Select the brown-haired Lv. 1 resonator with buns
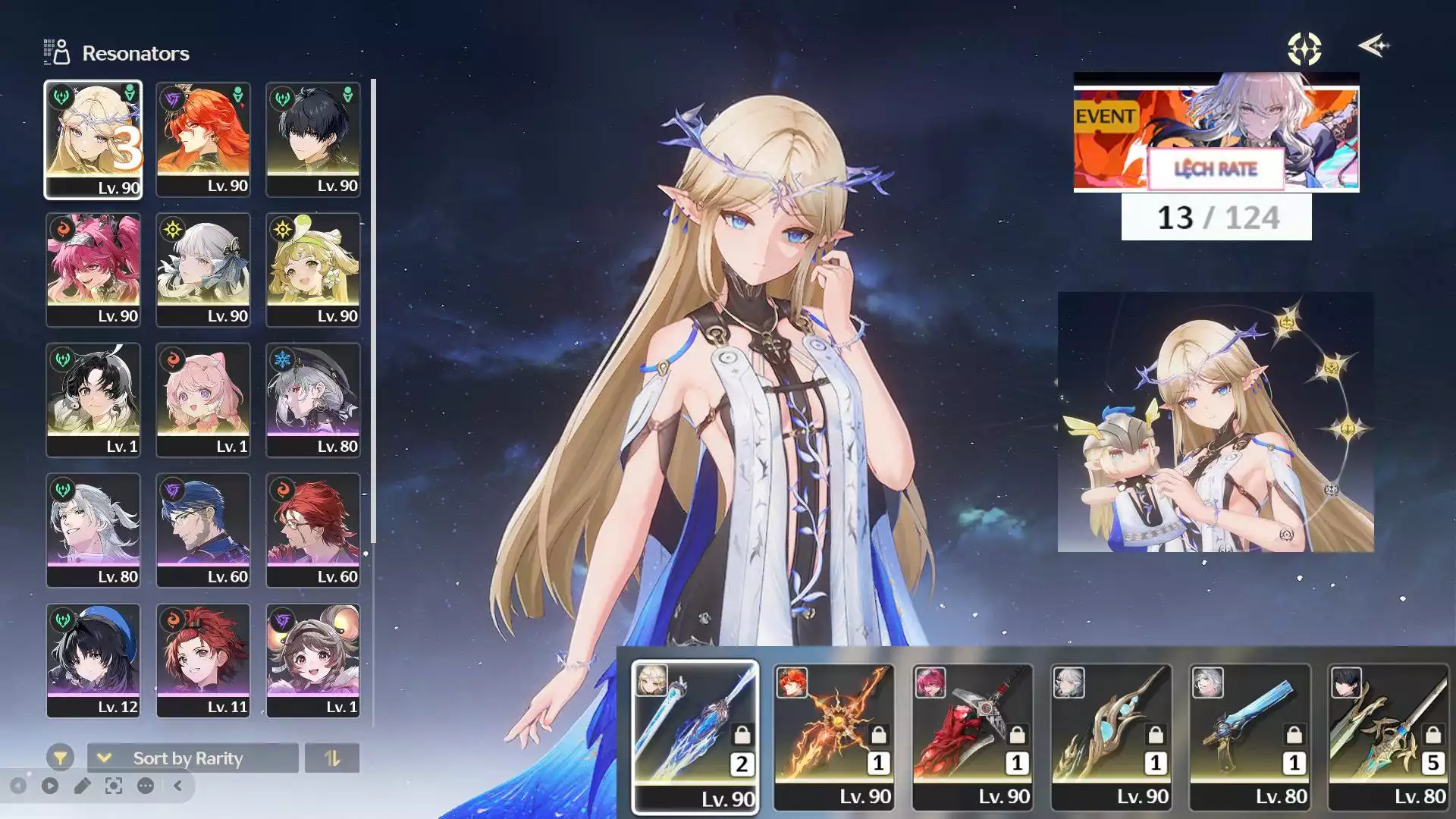 312,661
